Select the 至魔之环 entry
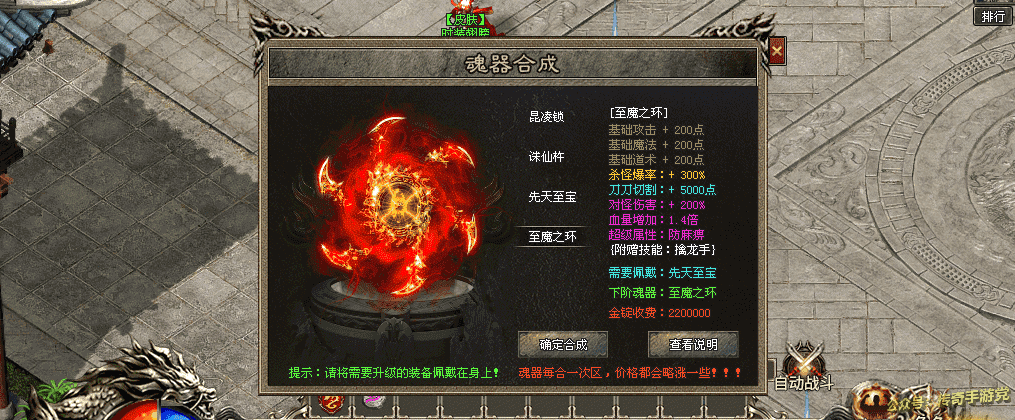 (552, 237)
